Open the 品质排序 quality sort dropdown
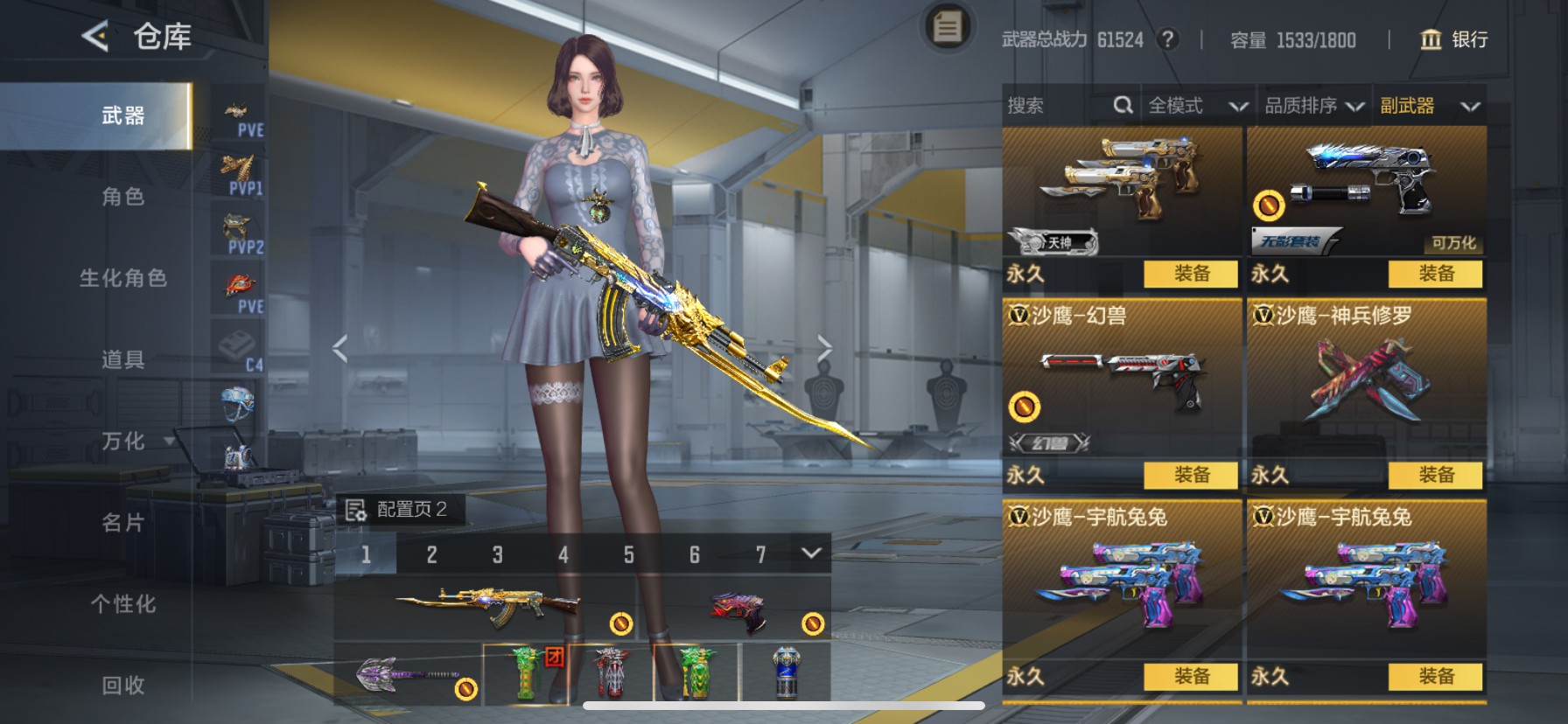Screen dimensions: 1568x724 point(1314,106)
